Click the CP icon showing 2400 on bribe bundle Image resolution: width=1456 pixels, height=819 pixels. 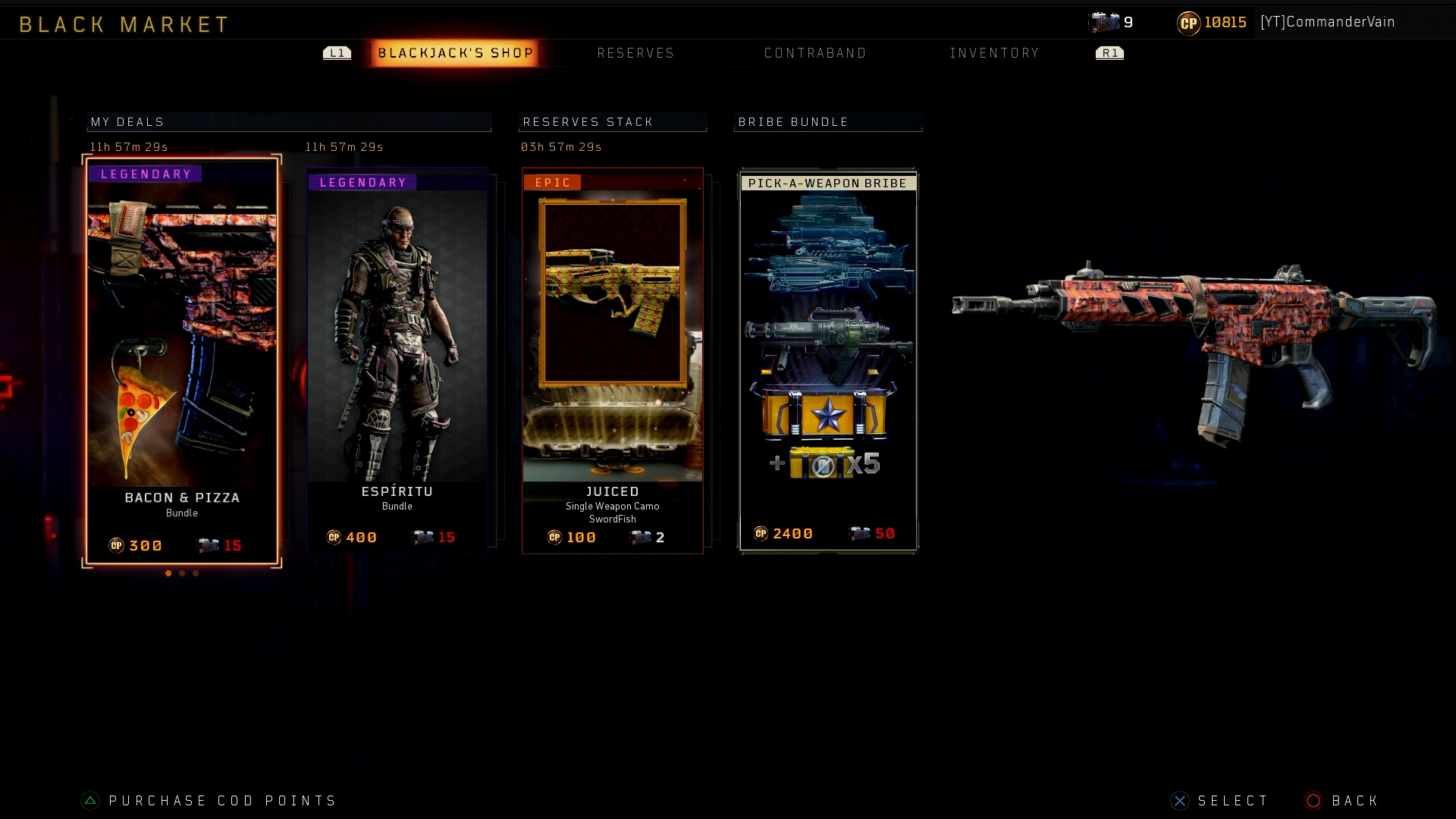pos(761,533)
